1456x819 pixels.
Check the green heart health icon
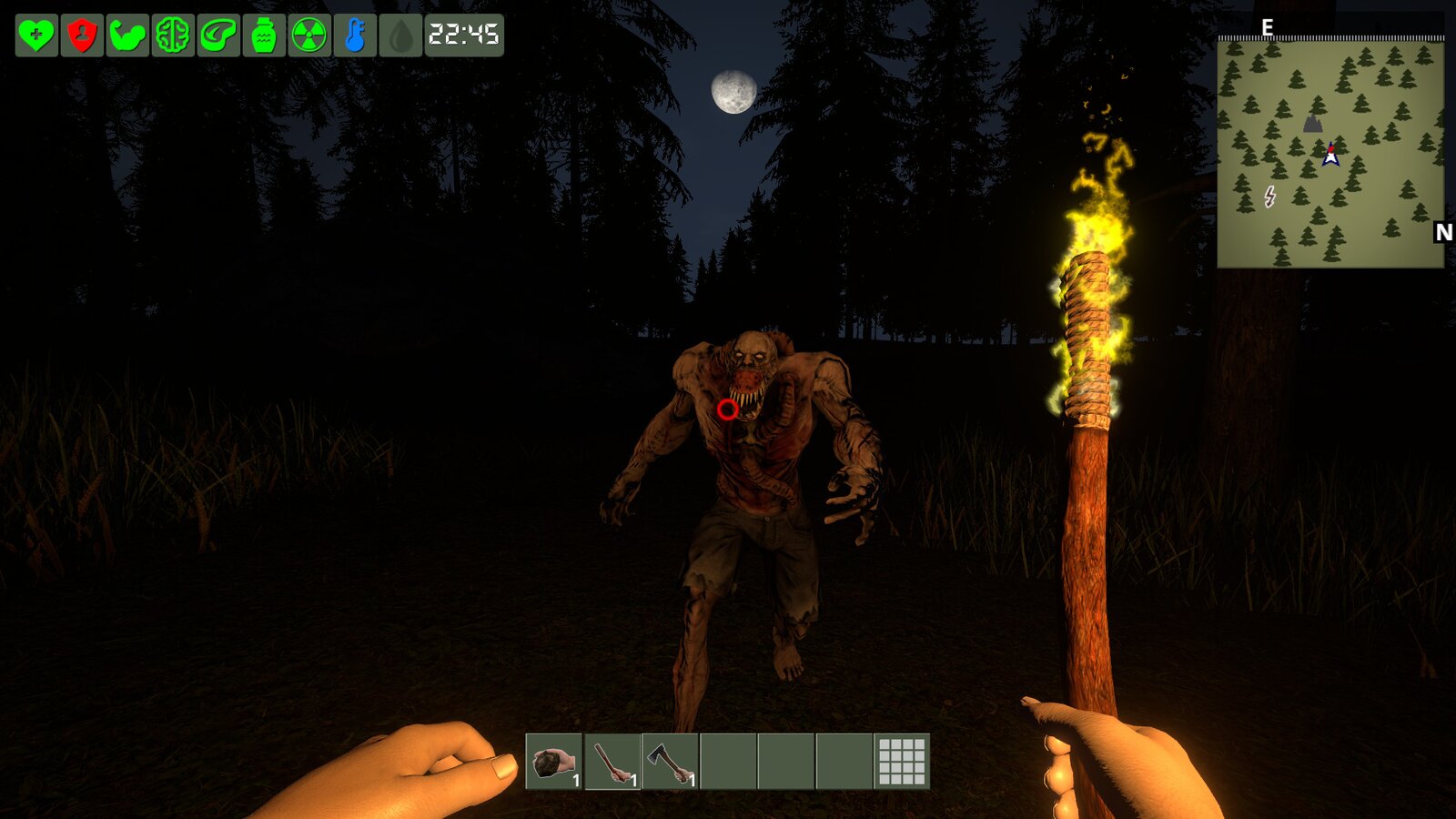pyautogui.click(x=36, y=35)
